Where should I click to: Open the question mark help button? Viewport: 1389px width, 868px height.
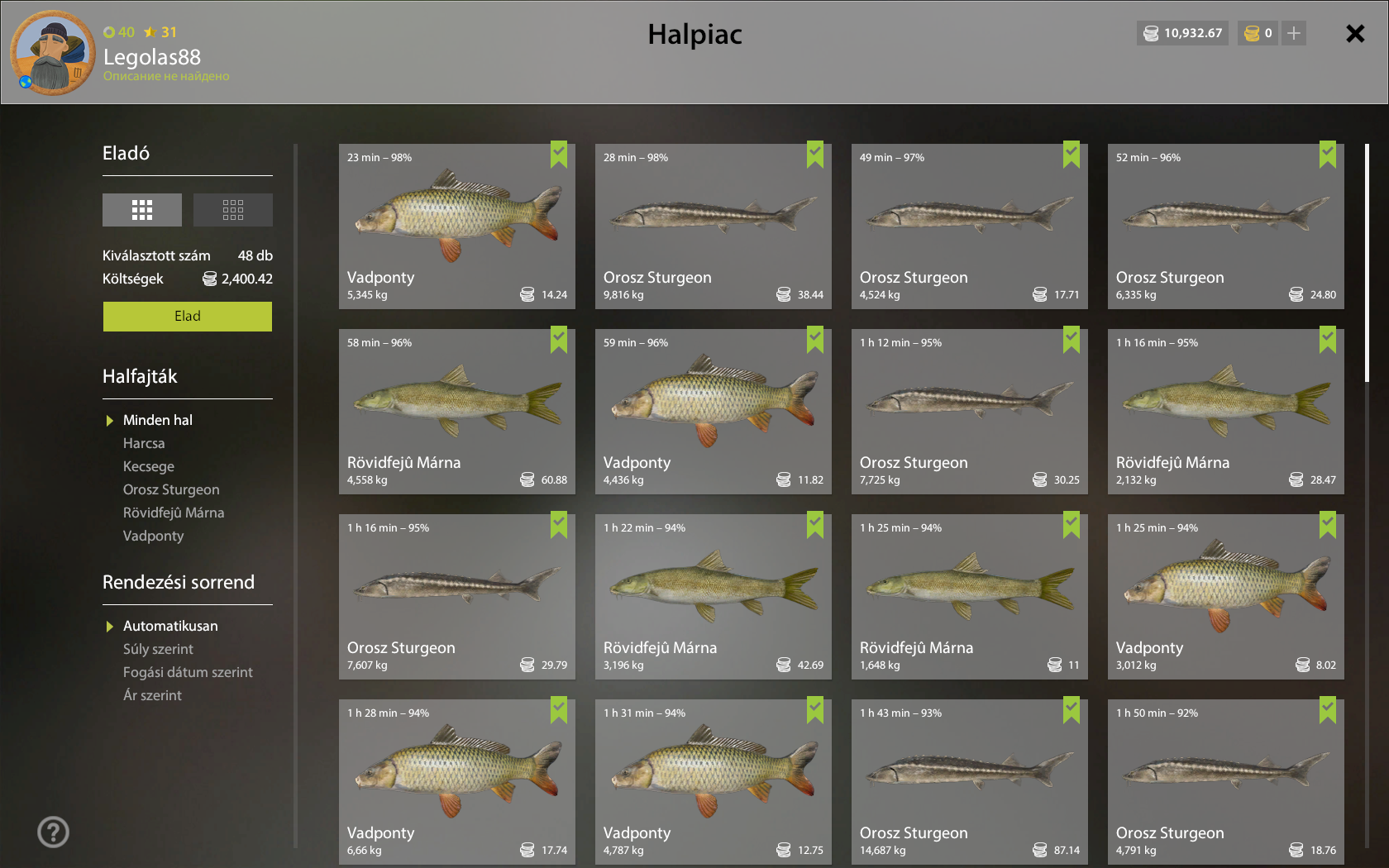point(54,832)
